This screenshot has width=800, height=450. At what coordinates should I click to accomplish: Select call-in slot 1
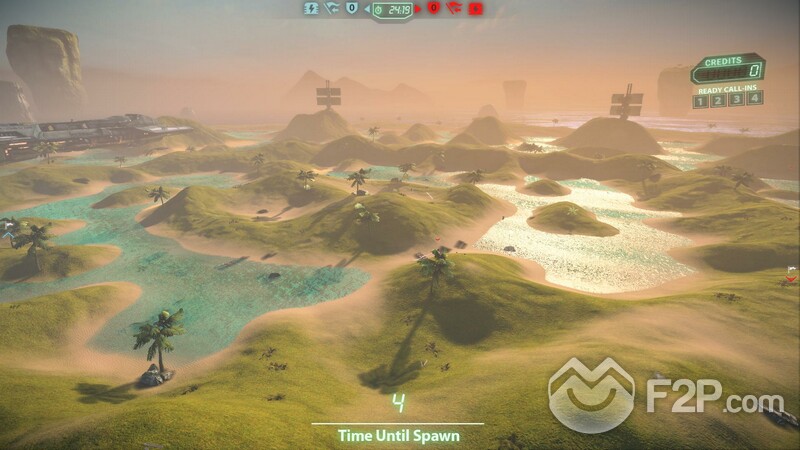701,99
